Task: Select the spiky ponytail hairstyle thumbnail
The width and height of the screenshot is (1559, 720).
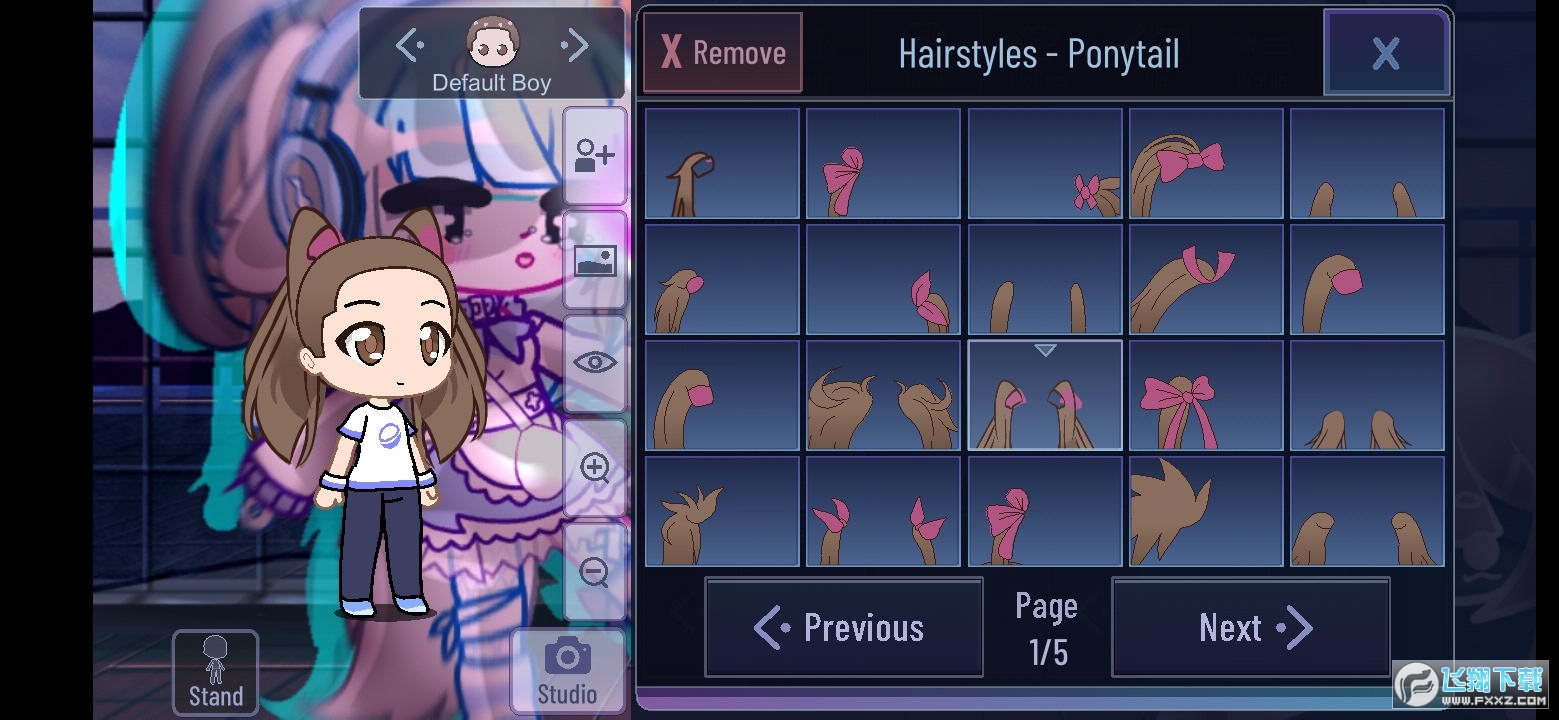Action: pos(721,511)
